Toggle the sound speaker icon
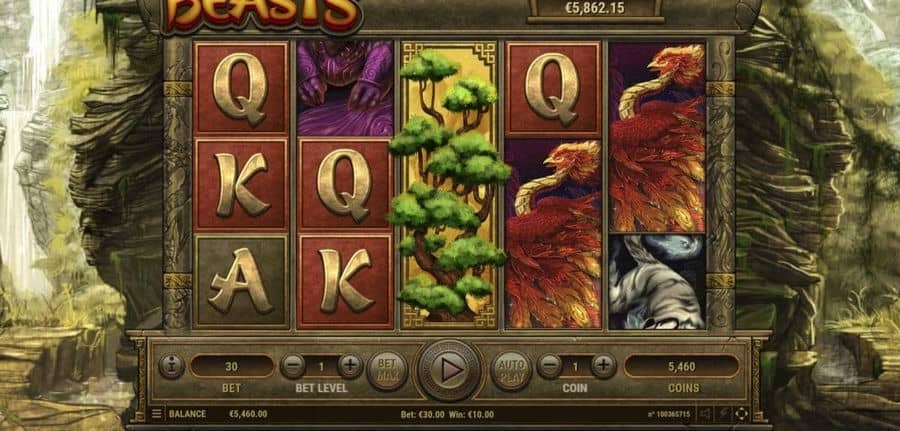The width and height of the screenshot is (900, 431). coord(705,413)
